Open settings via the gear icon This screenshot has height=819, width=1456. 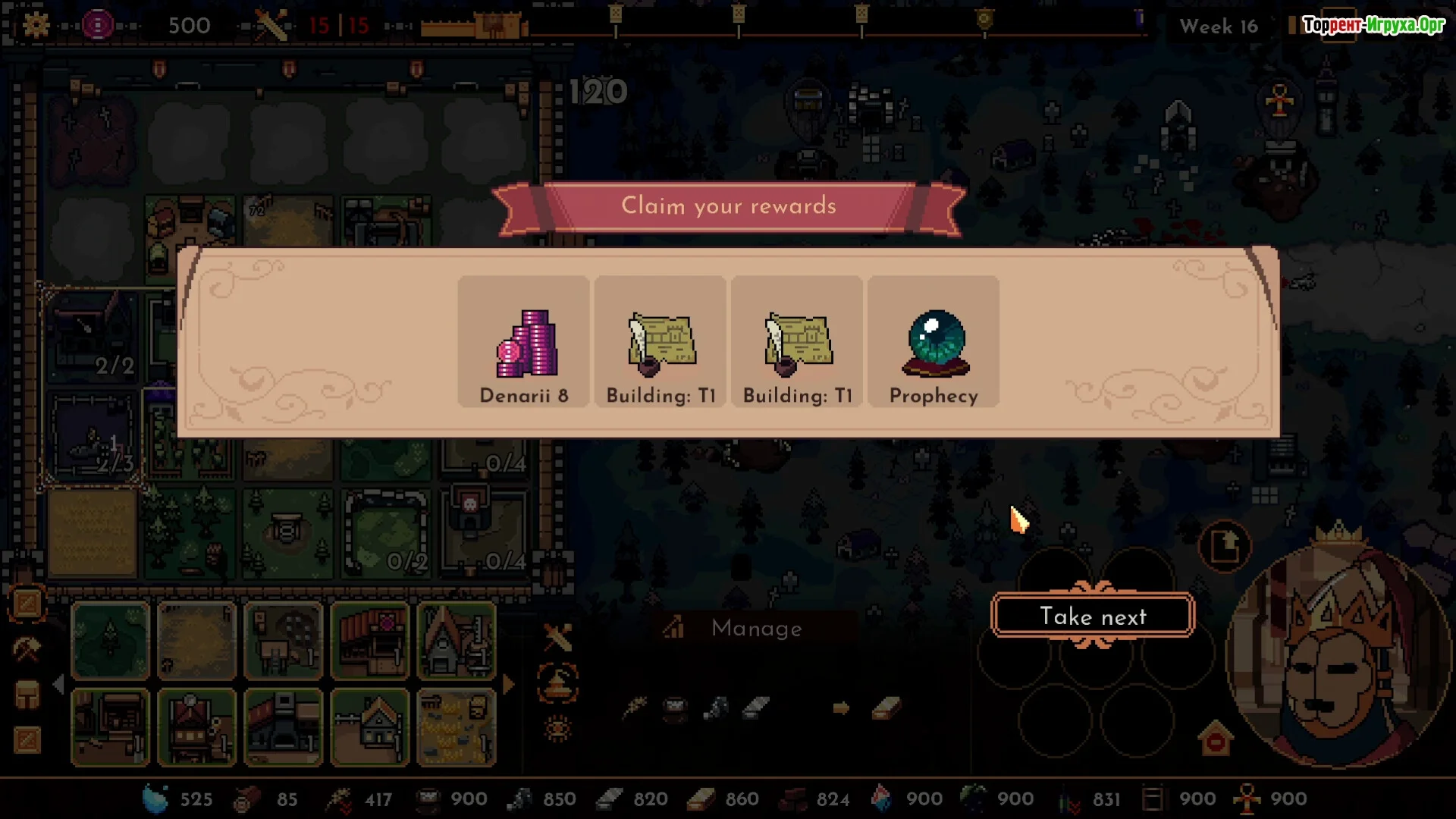coord(36,25)
